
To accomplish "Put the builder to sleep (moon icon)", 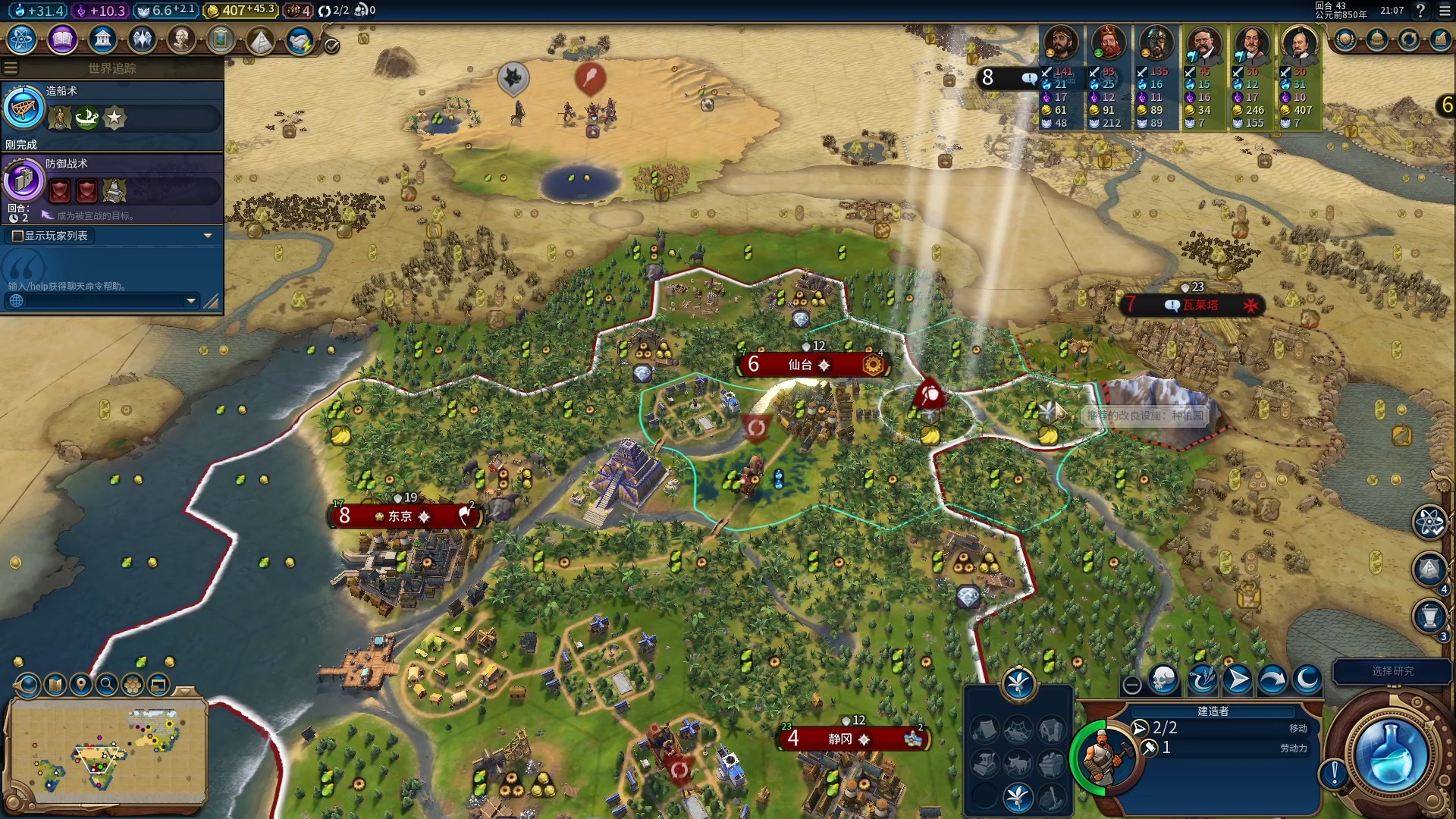I will click(1307, 680).
